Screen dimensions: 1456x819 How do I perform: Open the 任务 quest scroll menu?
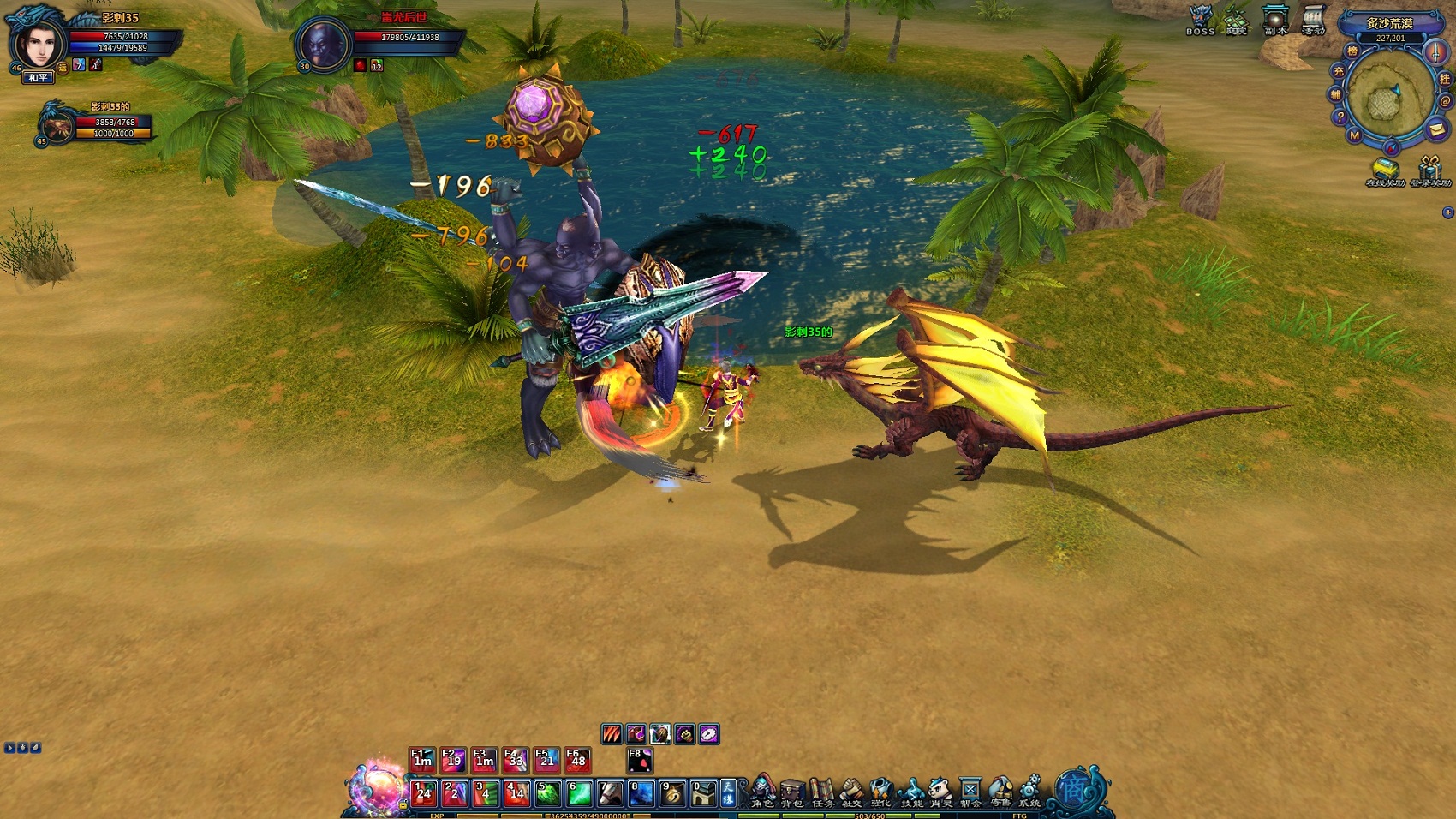coord(822,792)
